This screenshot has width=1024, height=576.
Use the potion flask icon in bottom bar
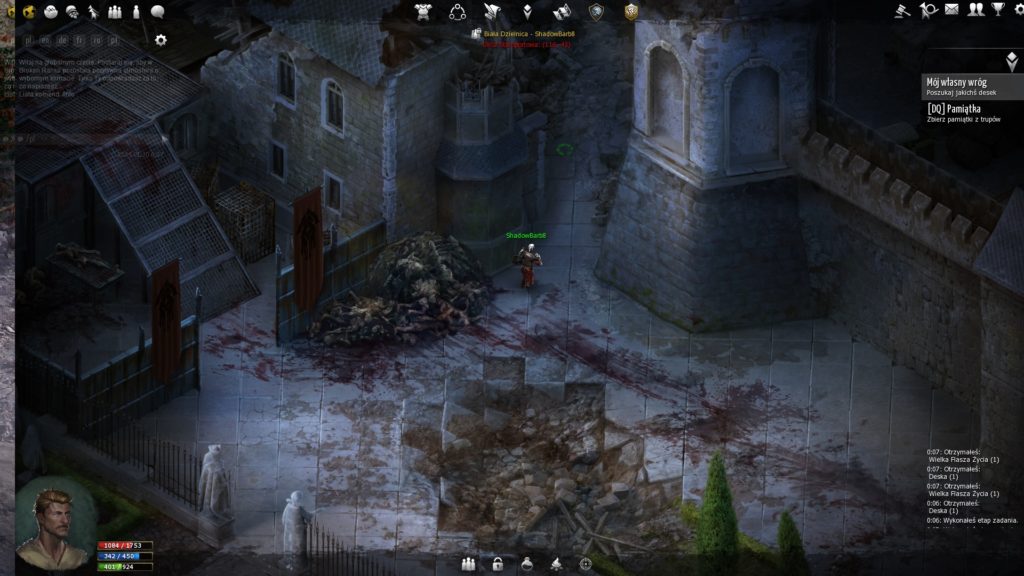coord(526,564)
